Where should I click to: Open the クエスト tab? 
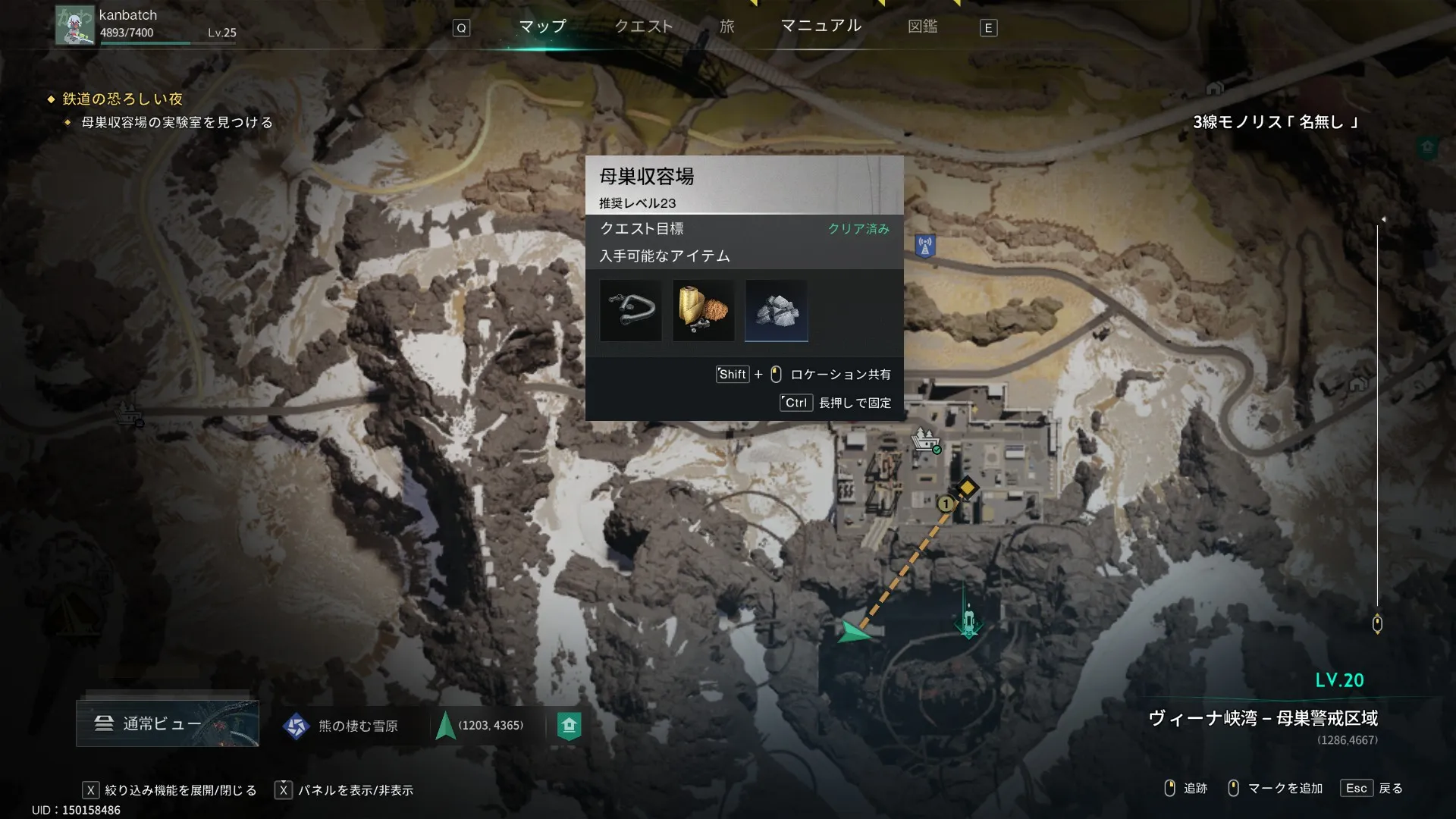(x=643, y=27)
